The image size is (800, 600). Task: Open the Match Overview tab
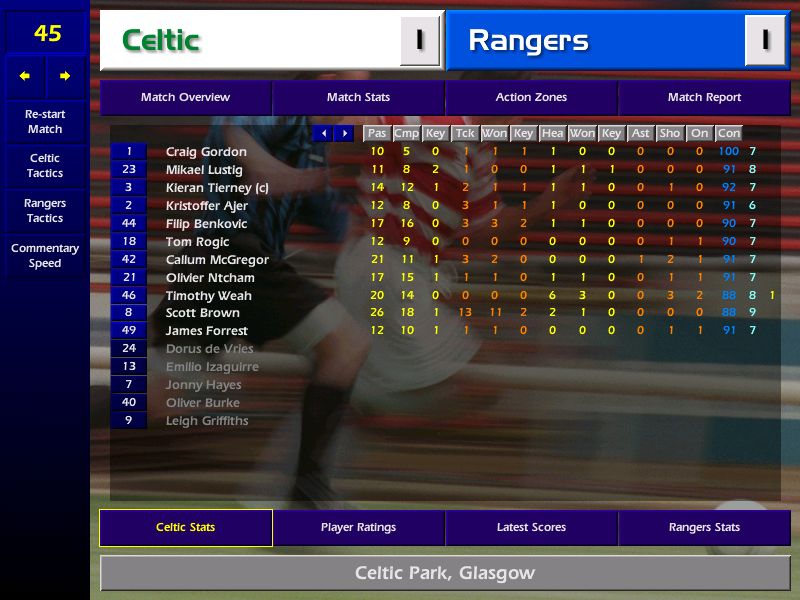click(185, 98)
